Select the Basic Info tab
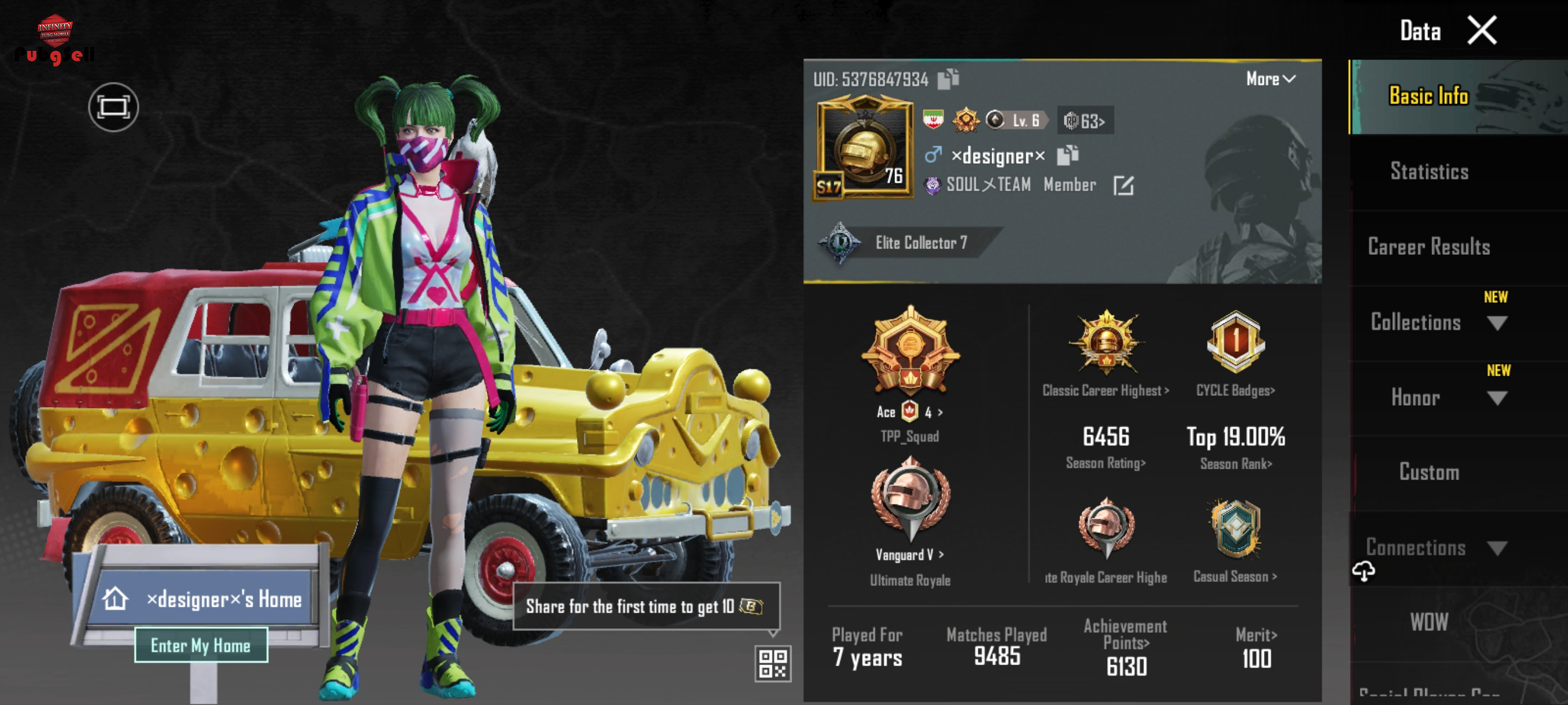1568x705 pixels. coord(1429,96)
